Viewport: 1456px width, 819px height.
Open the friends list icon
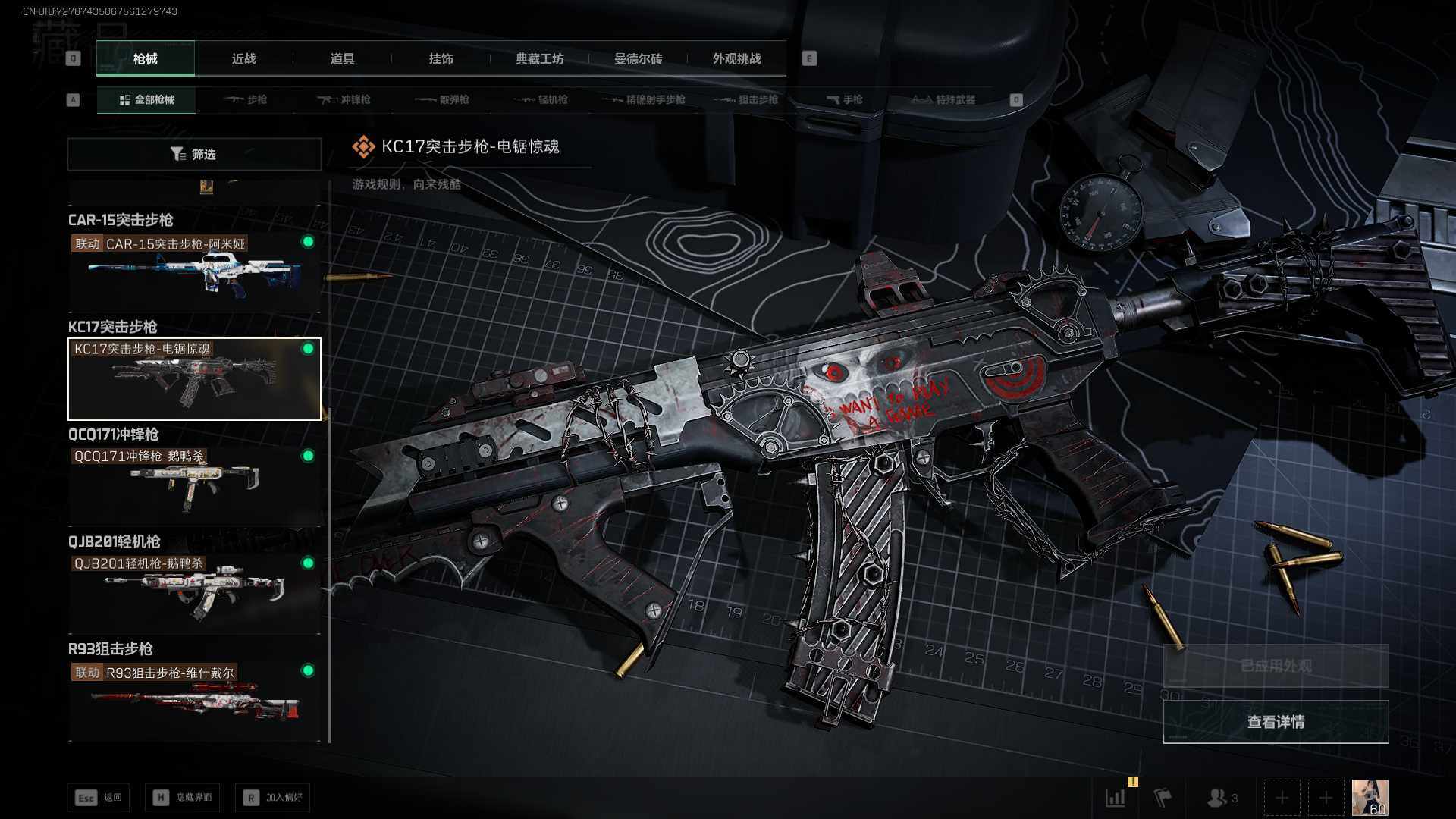[x=1219, y=798]
